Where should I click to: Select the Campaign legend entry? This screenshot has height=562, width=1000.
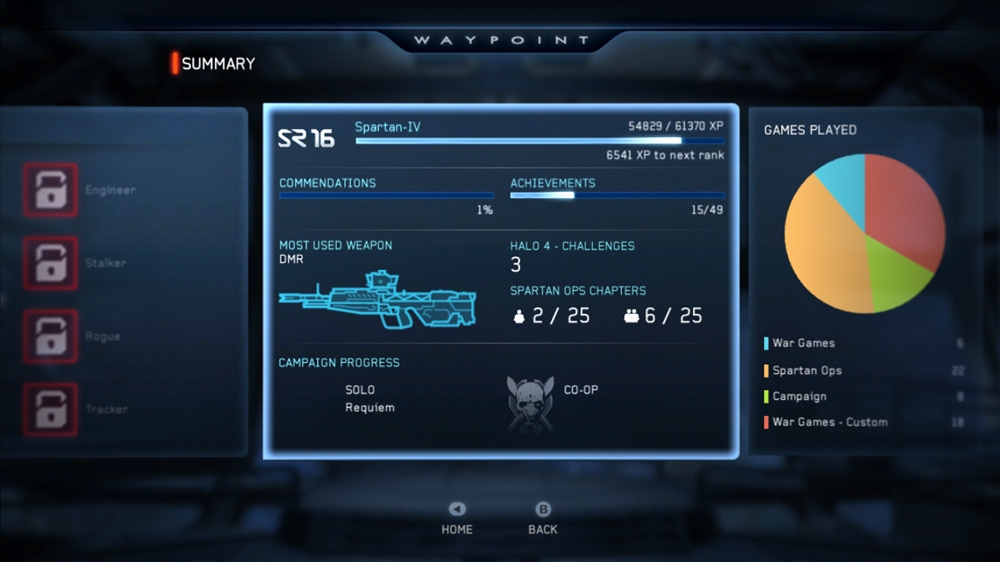(x=799, y=396)
